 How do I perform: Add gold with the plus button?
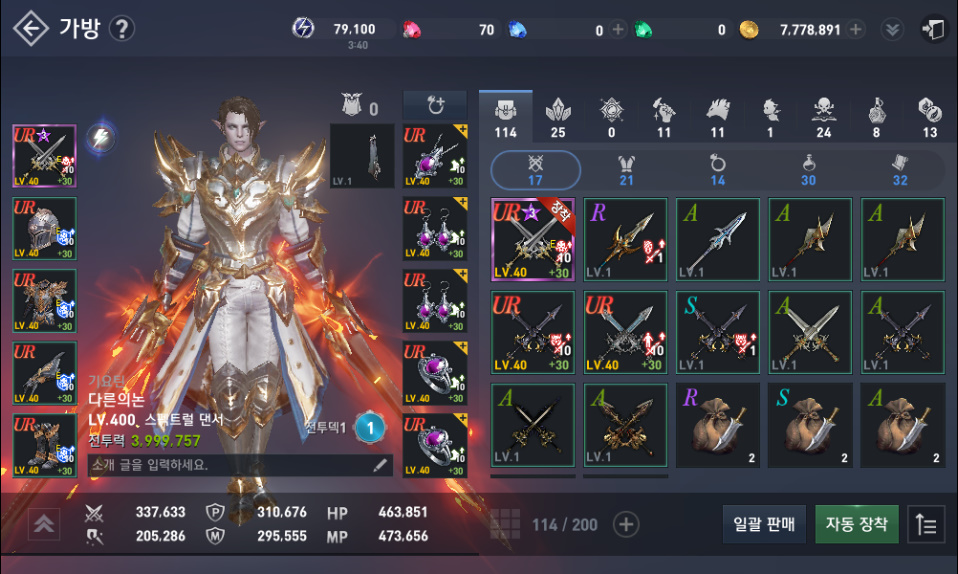pyautogui.click(x=856, y=29)
